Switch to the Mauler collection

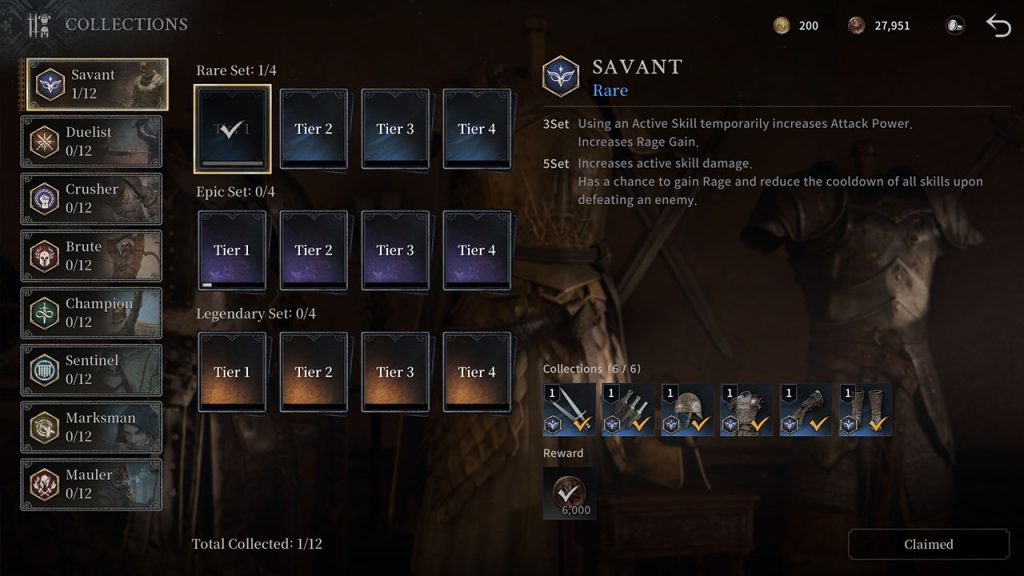(92, 483)
